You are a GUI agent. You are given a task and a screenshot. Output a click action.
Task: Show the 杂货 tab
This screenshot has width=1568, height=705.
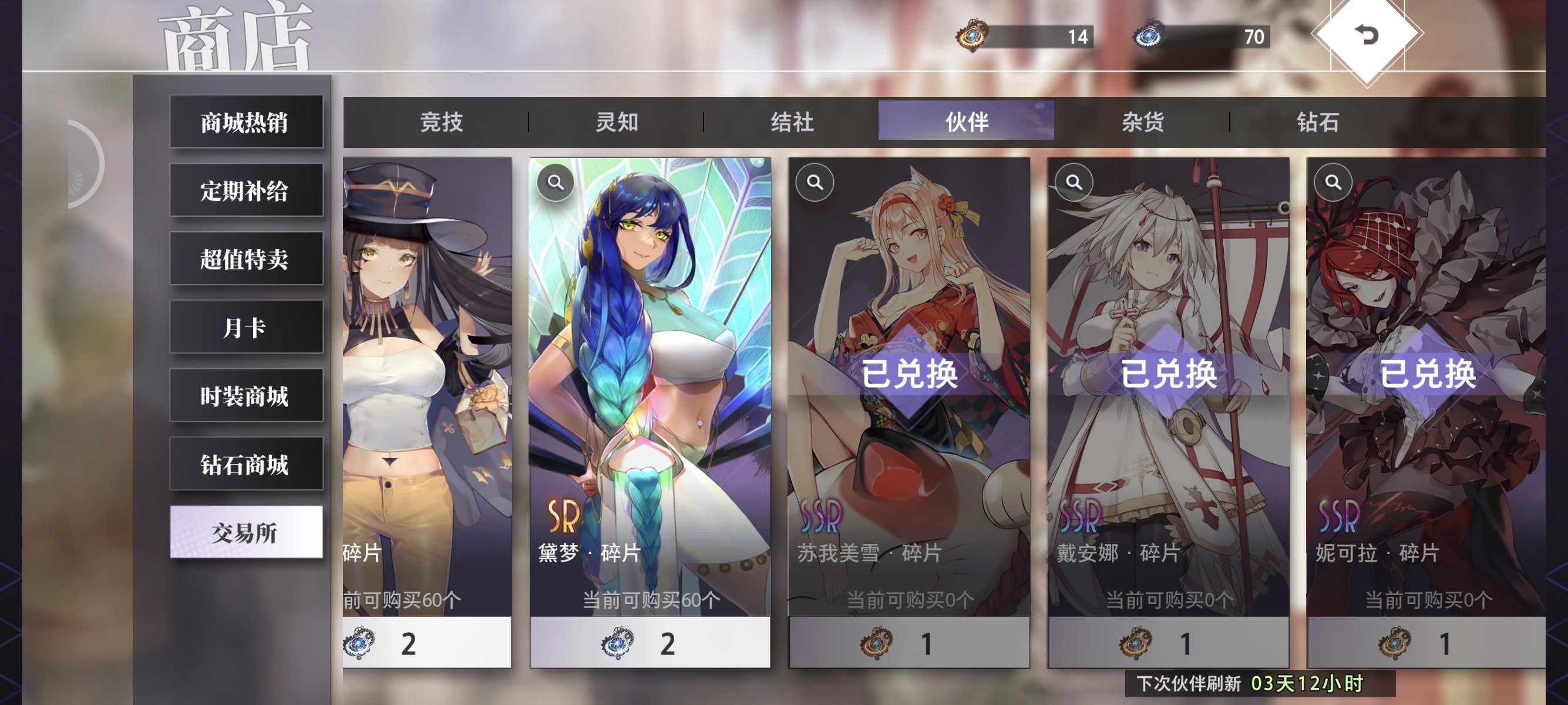tap(1142, 122)
